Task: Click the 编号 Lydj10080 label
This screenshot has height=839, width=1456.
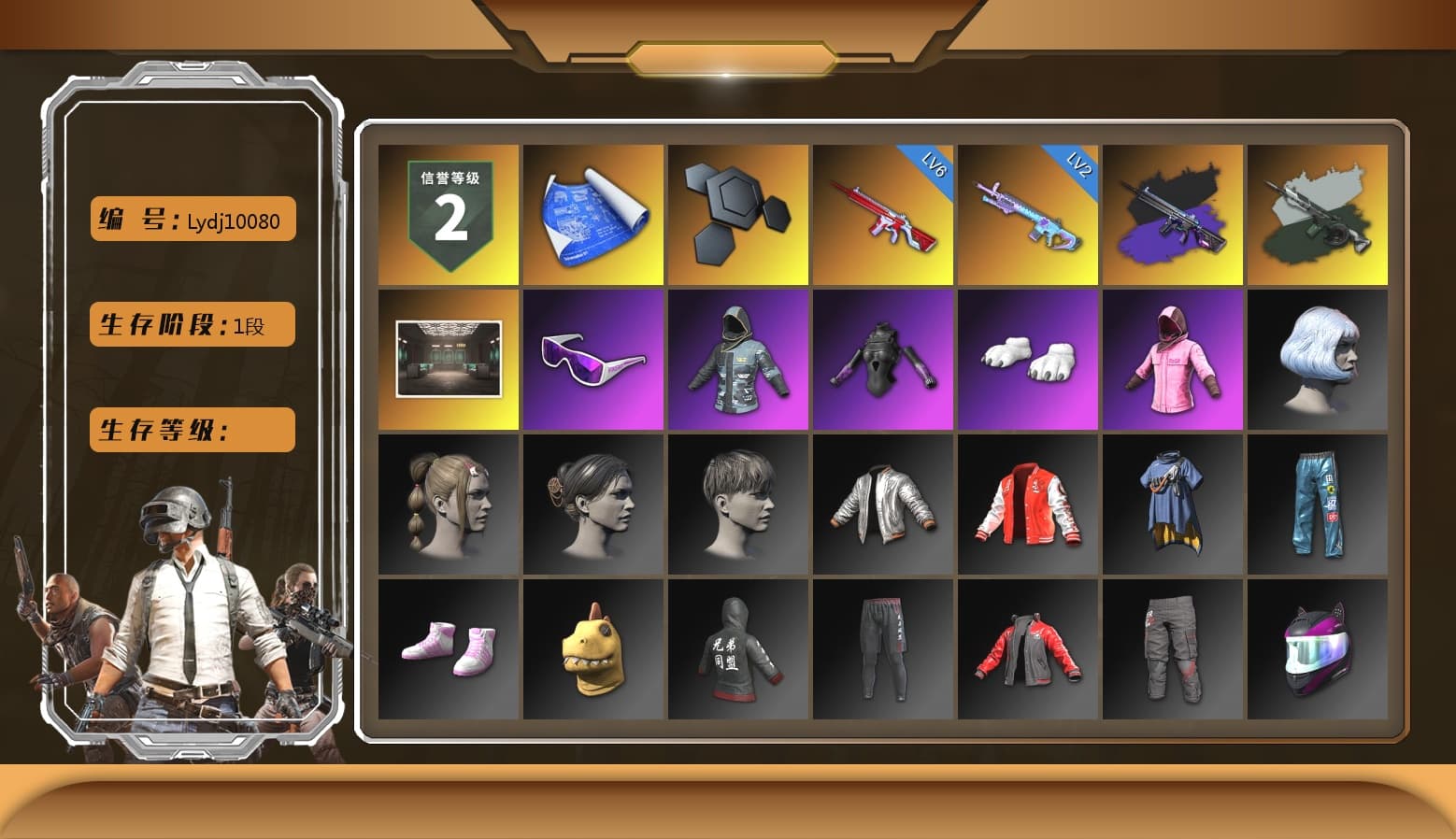Action: (x=191, y=219)
